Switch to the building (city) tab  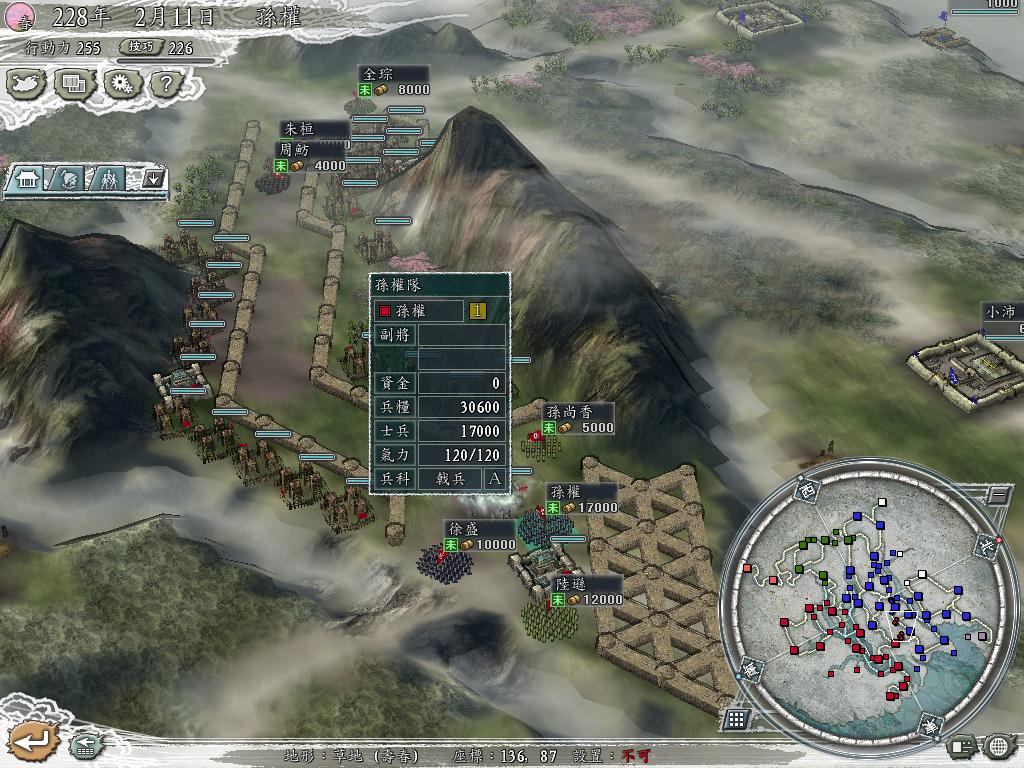(x=29, y=178)
